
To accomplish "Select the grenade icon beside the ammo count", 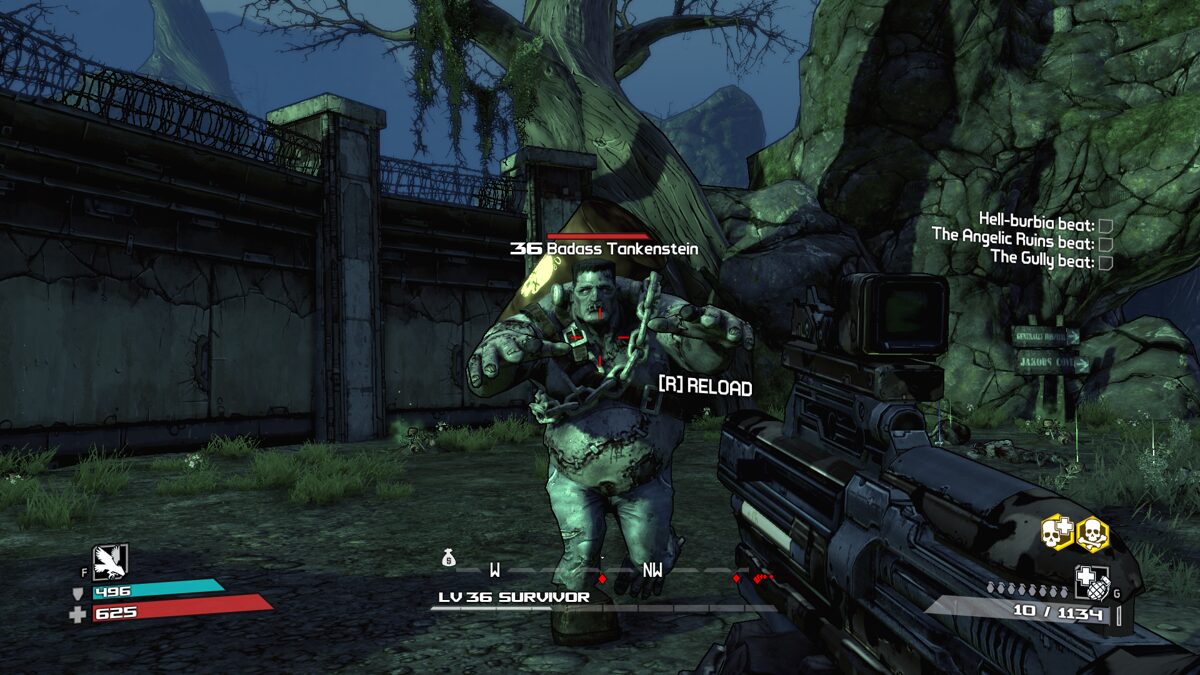I will coord(1091,581).
